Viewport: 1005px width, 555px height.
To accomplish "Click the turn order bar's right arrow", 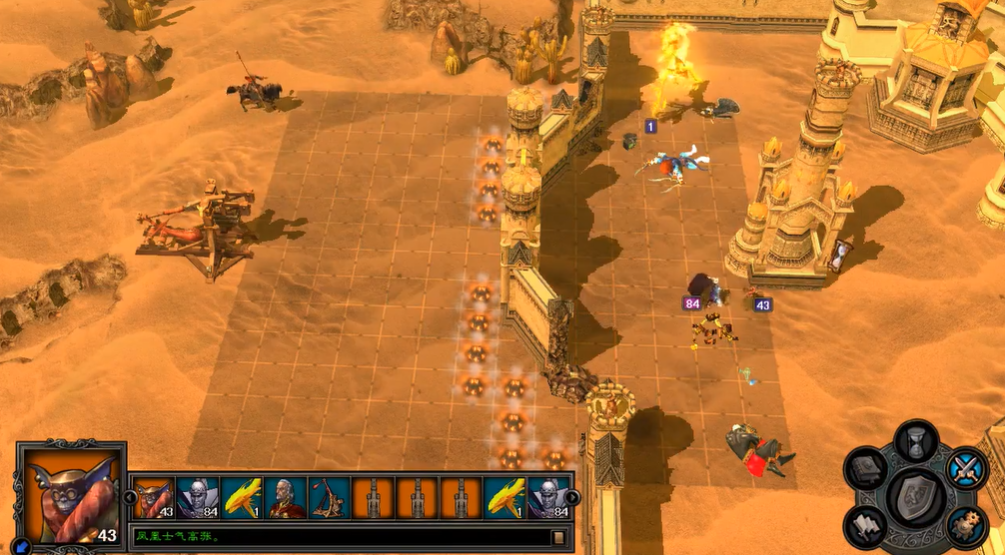I will (x=572, y=496).
